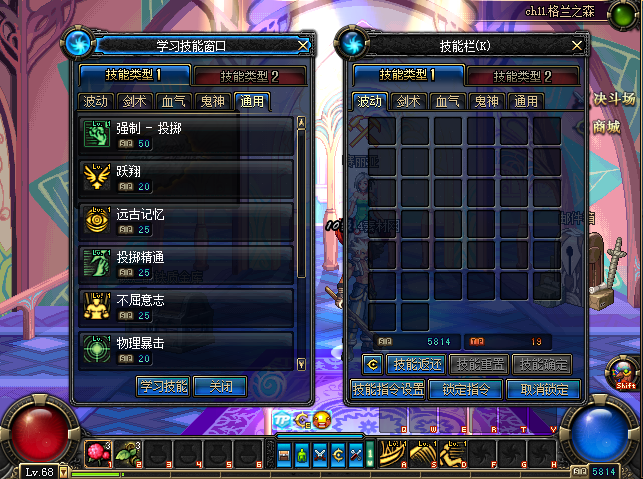
Task: Select the 强制 - 投掷 skill row
Action: point(186,136)
